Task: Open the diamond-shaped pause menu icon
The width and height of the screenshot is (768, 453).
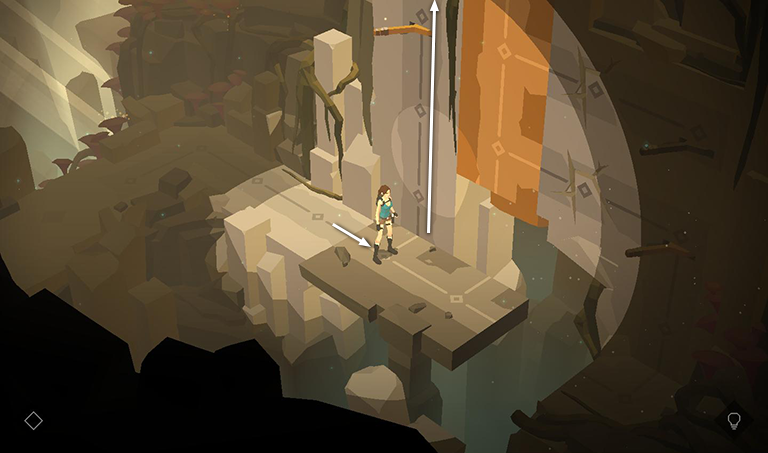Action: pyautogui.click(x=33, y=421)
